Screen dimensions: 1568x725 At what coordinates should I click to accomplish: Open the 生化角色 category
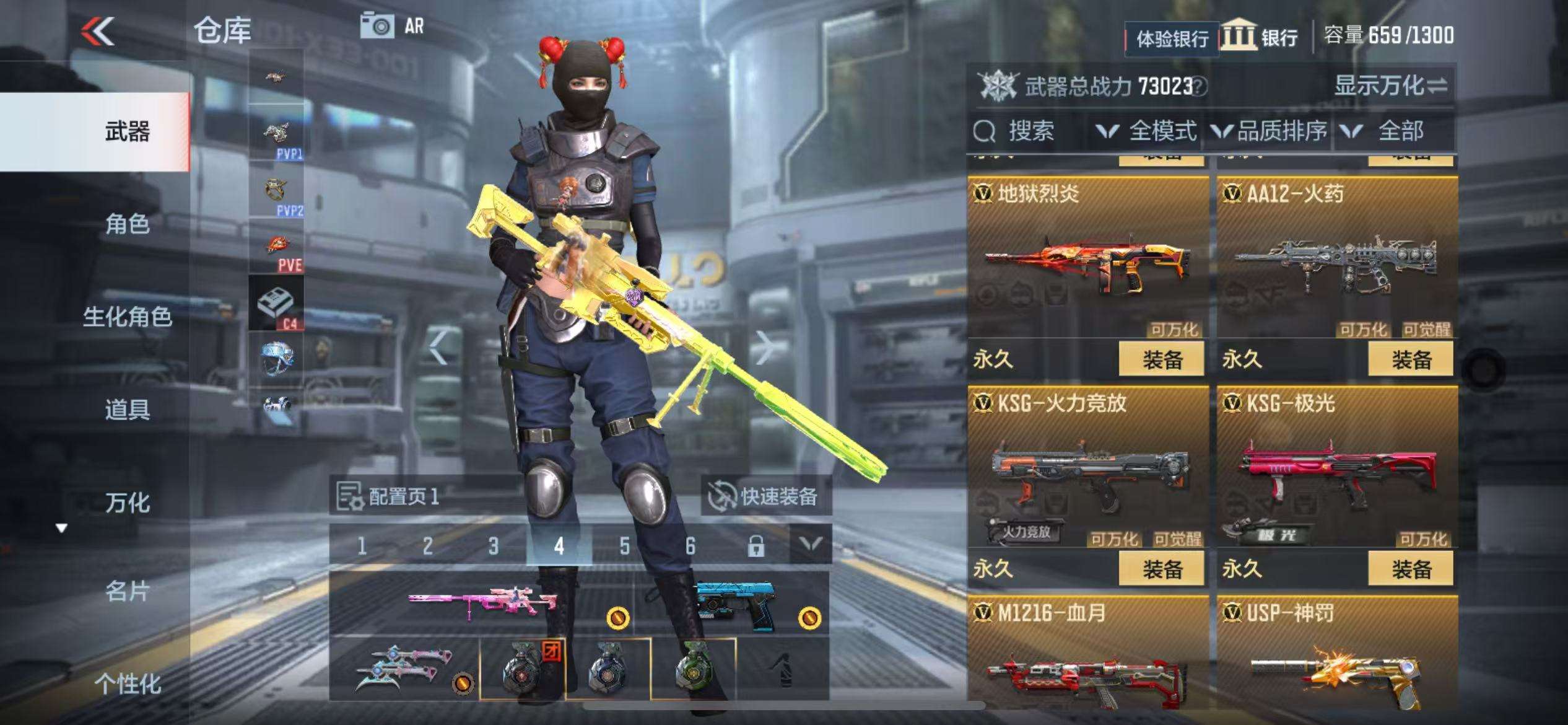pyautogui.click(x=127, y=317)
